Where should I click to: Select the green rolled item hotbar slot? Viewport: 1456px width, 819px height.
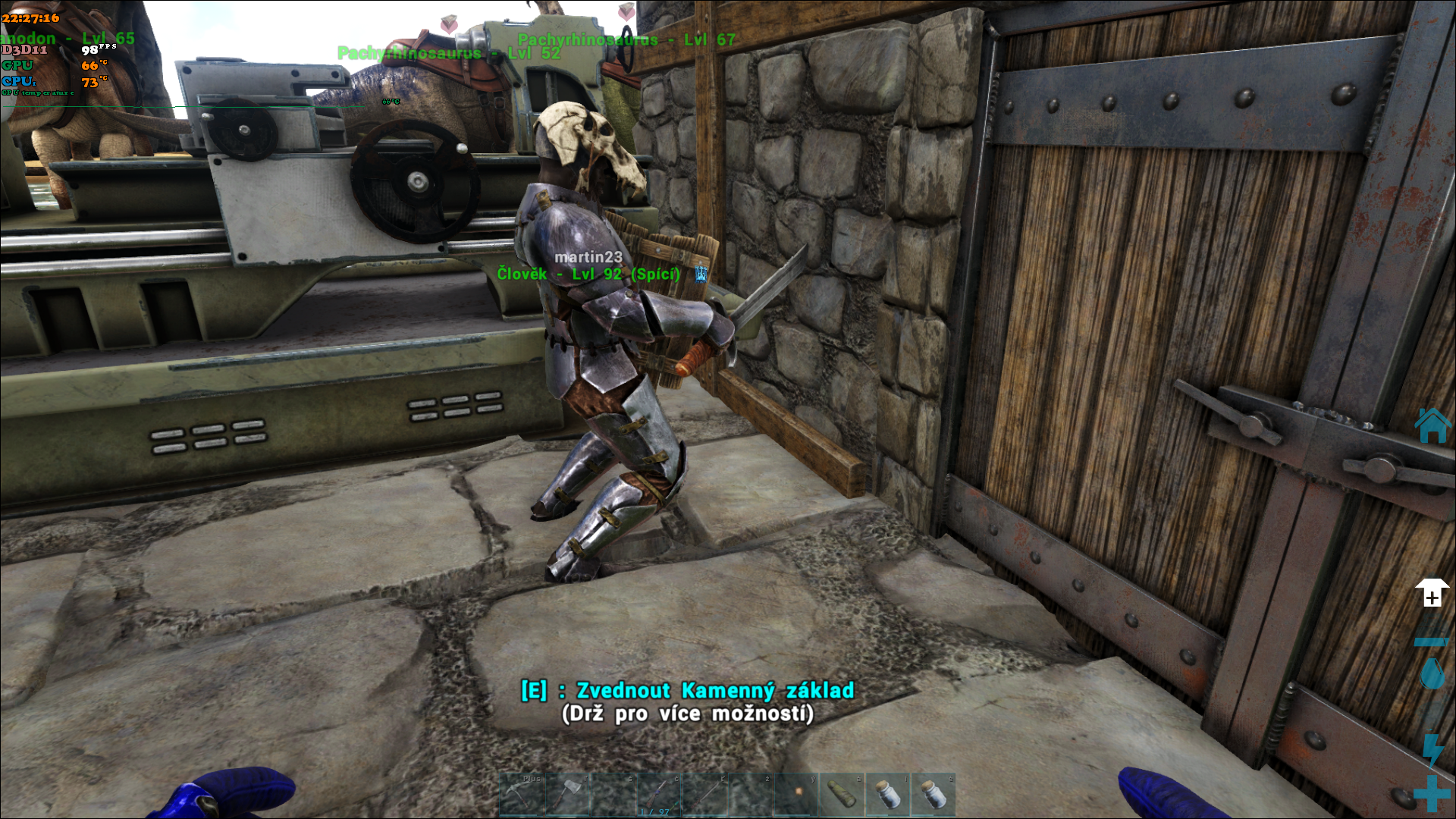pyautogui.click(x=842, y=794)
